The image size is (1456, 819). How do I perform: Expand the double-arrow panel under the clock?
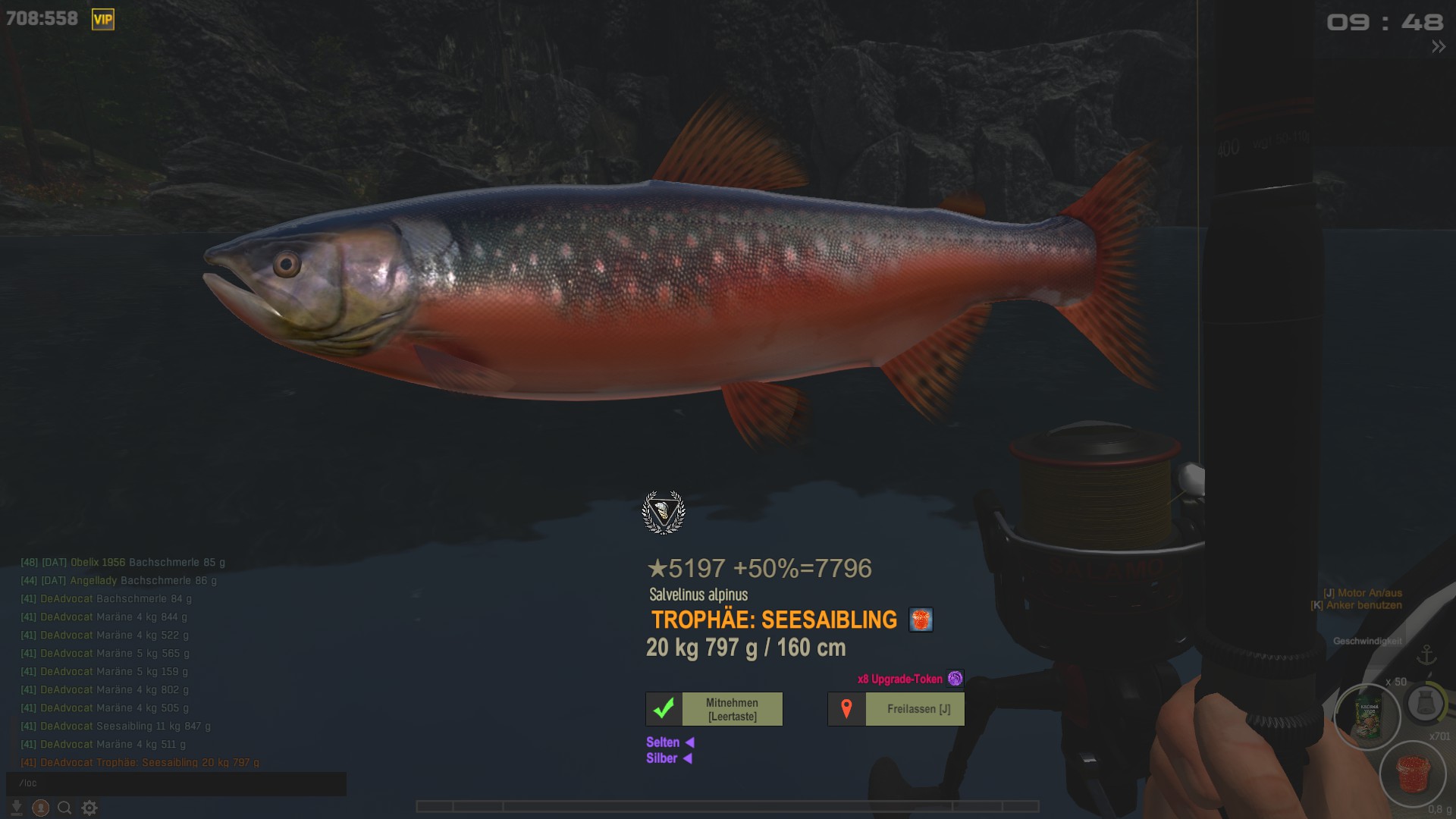click(1438, 47)
